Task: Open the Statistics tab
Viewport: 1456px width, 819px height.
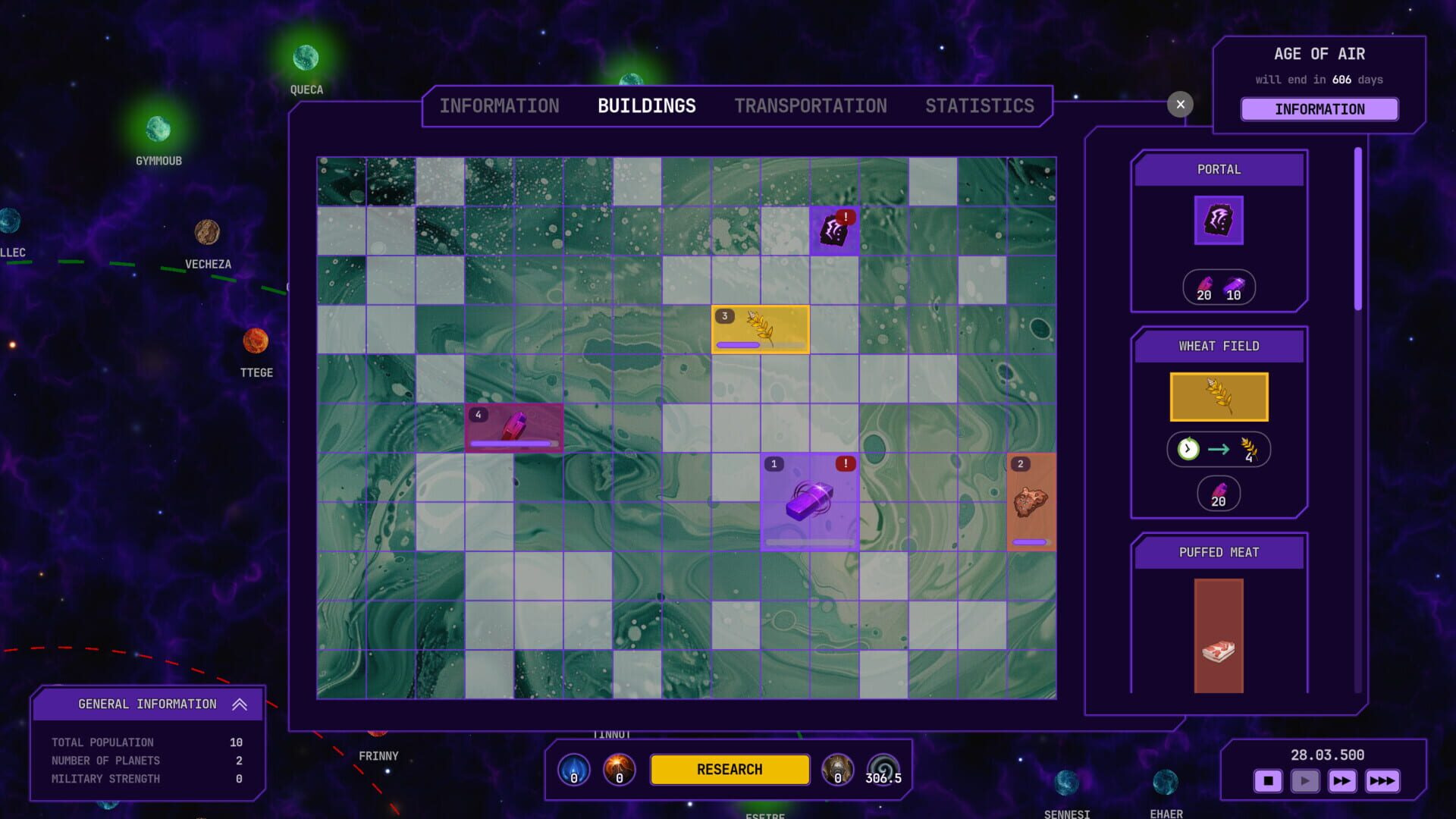Action: 979,105
